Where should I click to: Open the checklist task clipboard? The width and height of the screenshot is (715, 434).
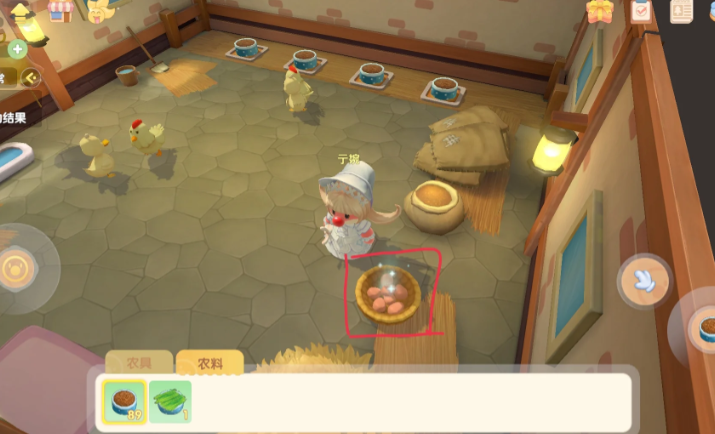[642, 11]
